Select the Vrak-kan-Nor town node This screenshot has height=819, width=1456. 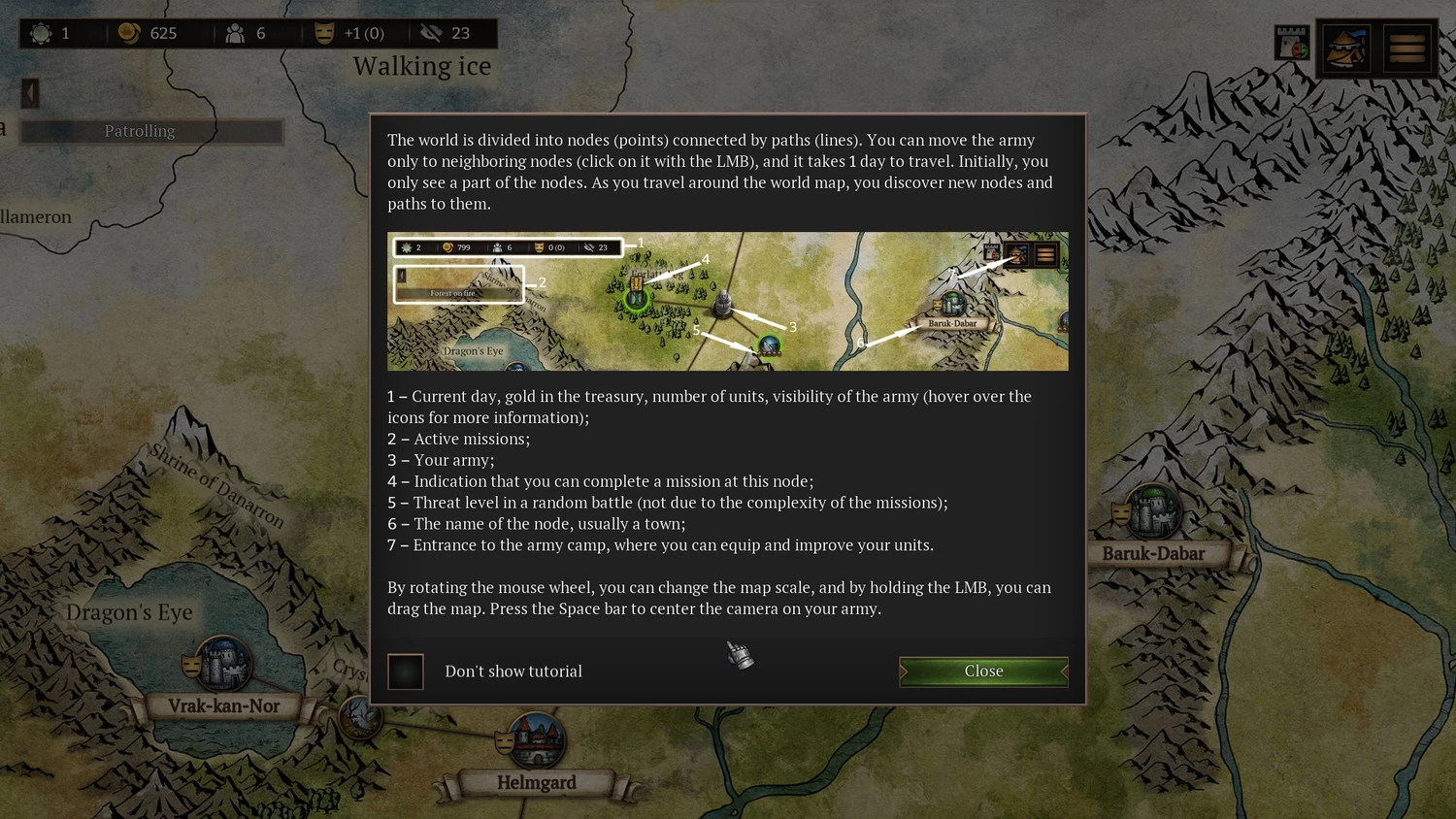223,665
